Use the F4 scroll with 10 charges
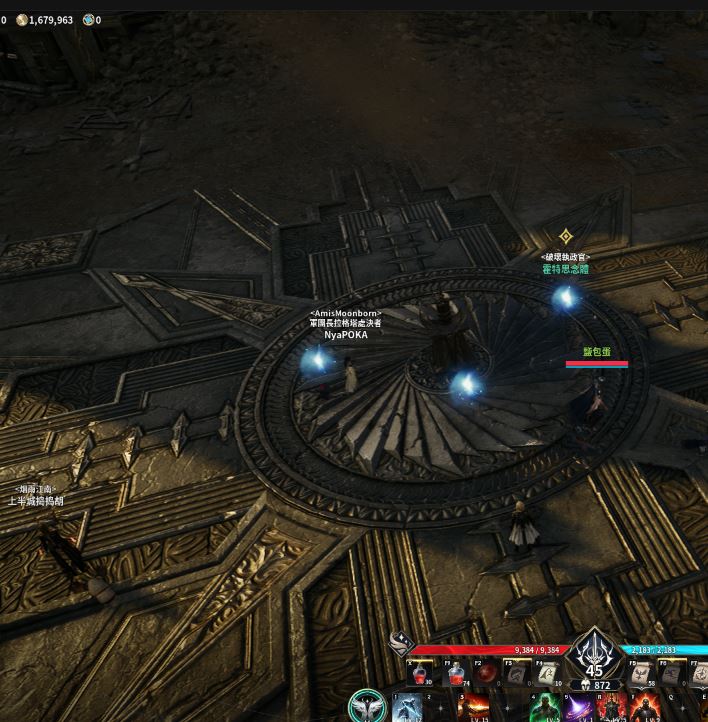The height and width of the screenshot is (722, 708). pyautogui.click(x=546, y=674)
